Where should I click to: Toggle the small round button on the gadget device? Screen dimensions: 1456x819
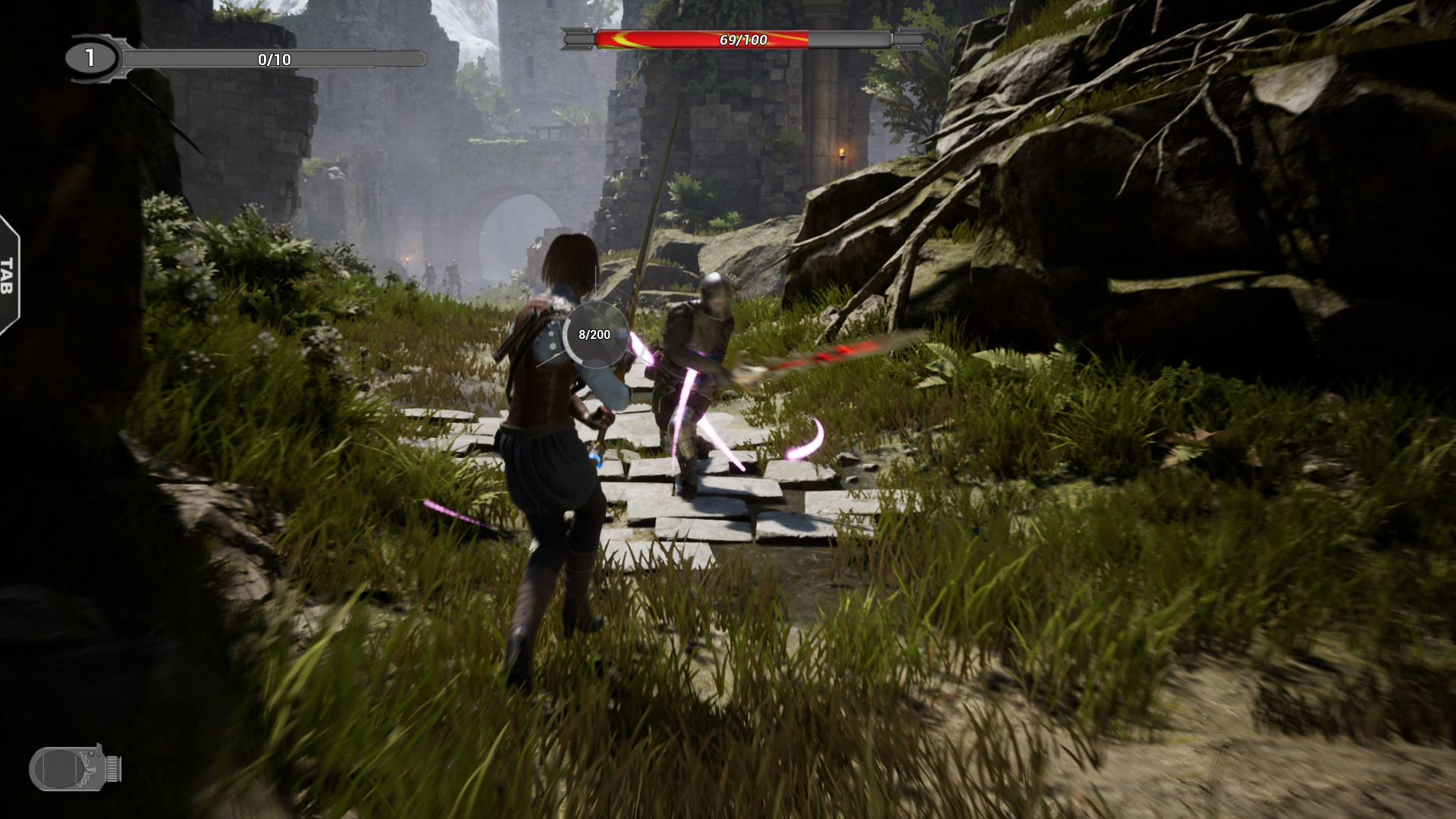pyautogui.click(x=99, y=755)
